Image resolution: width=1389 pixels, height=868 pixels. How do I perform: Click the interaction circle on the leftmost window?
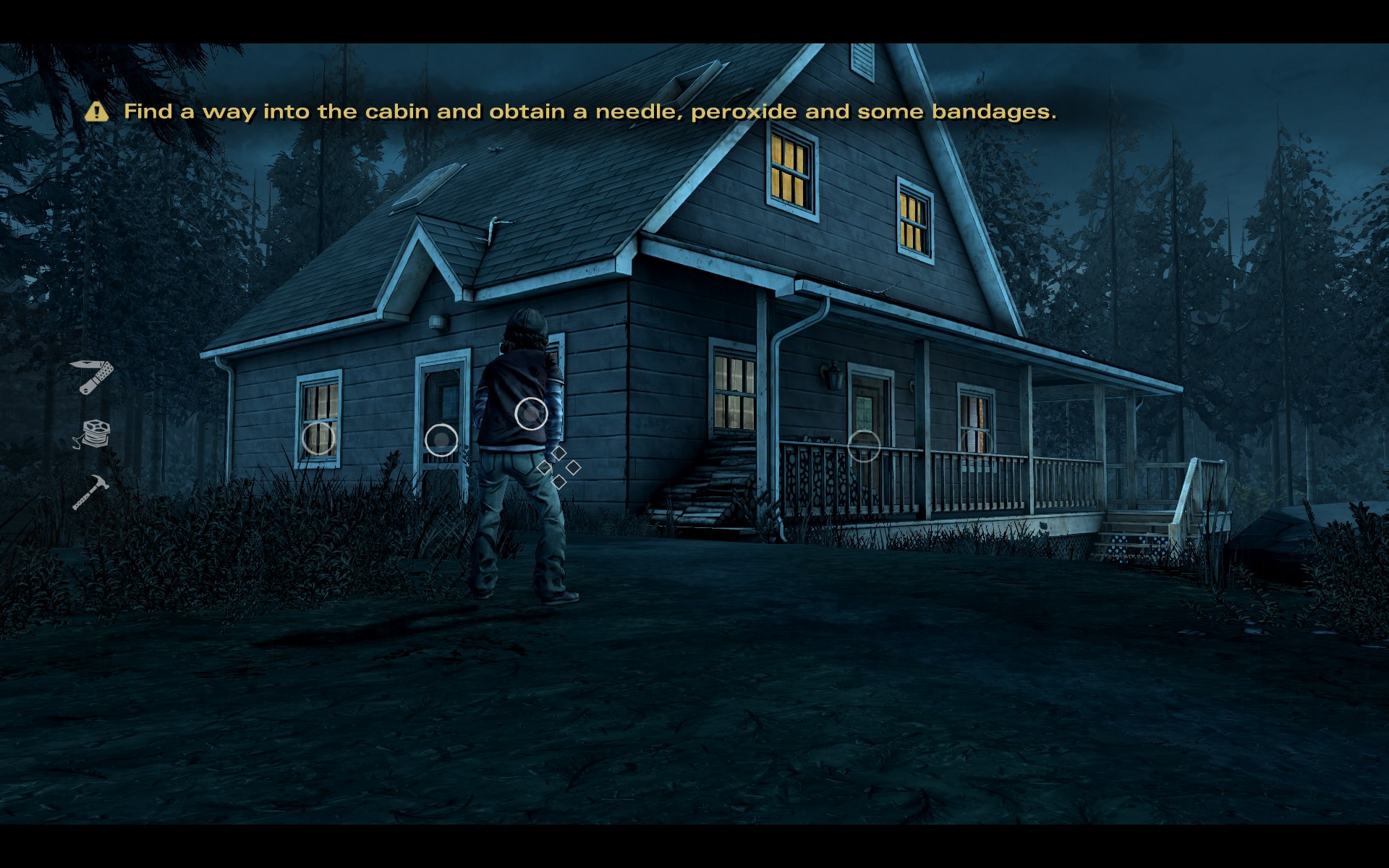pos(318,438)
